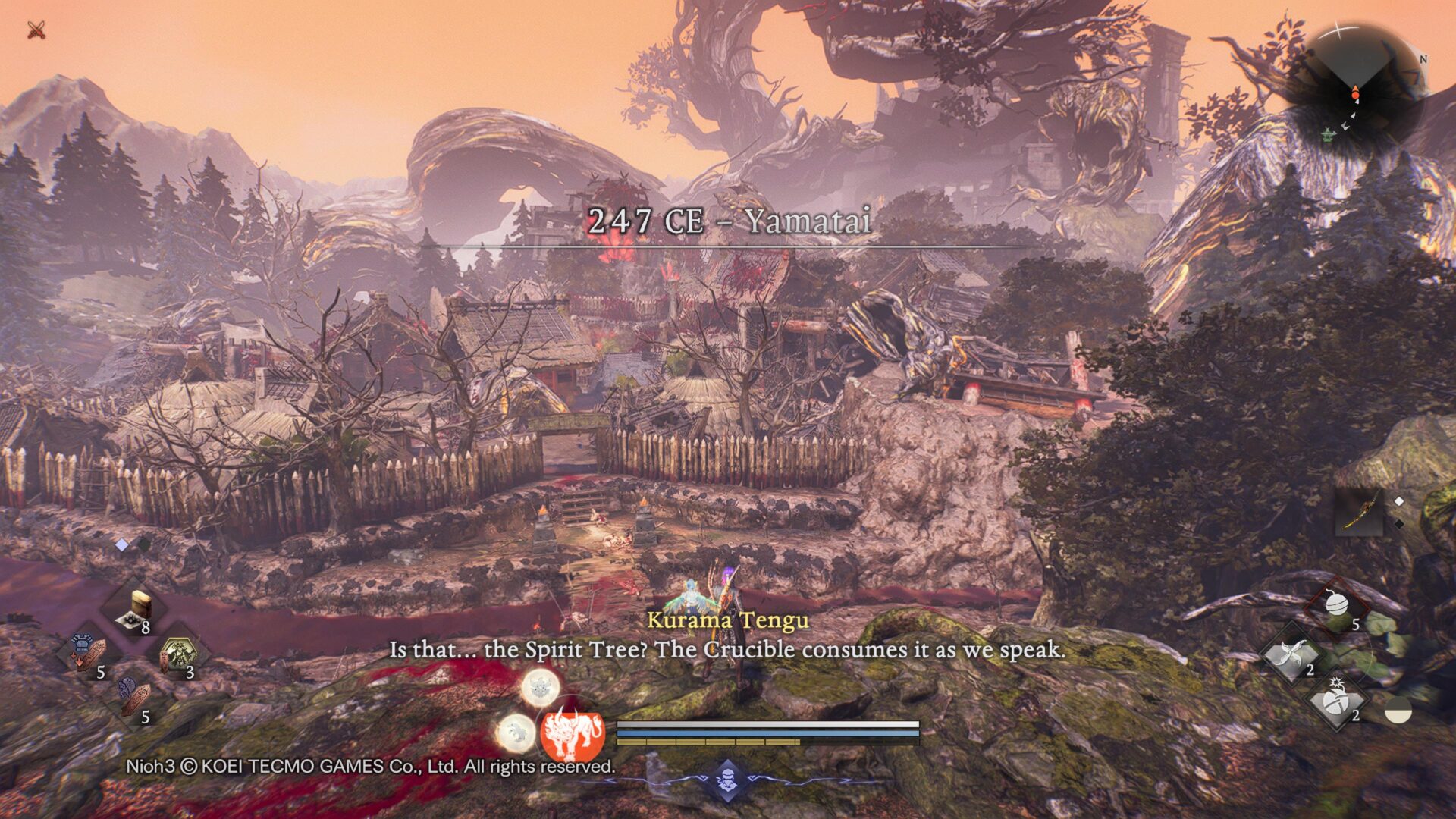Activate the orange guardian spirit beast icon

pyautogui.click(x=573, y=733)
